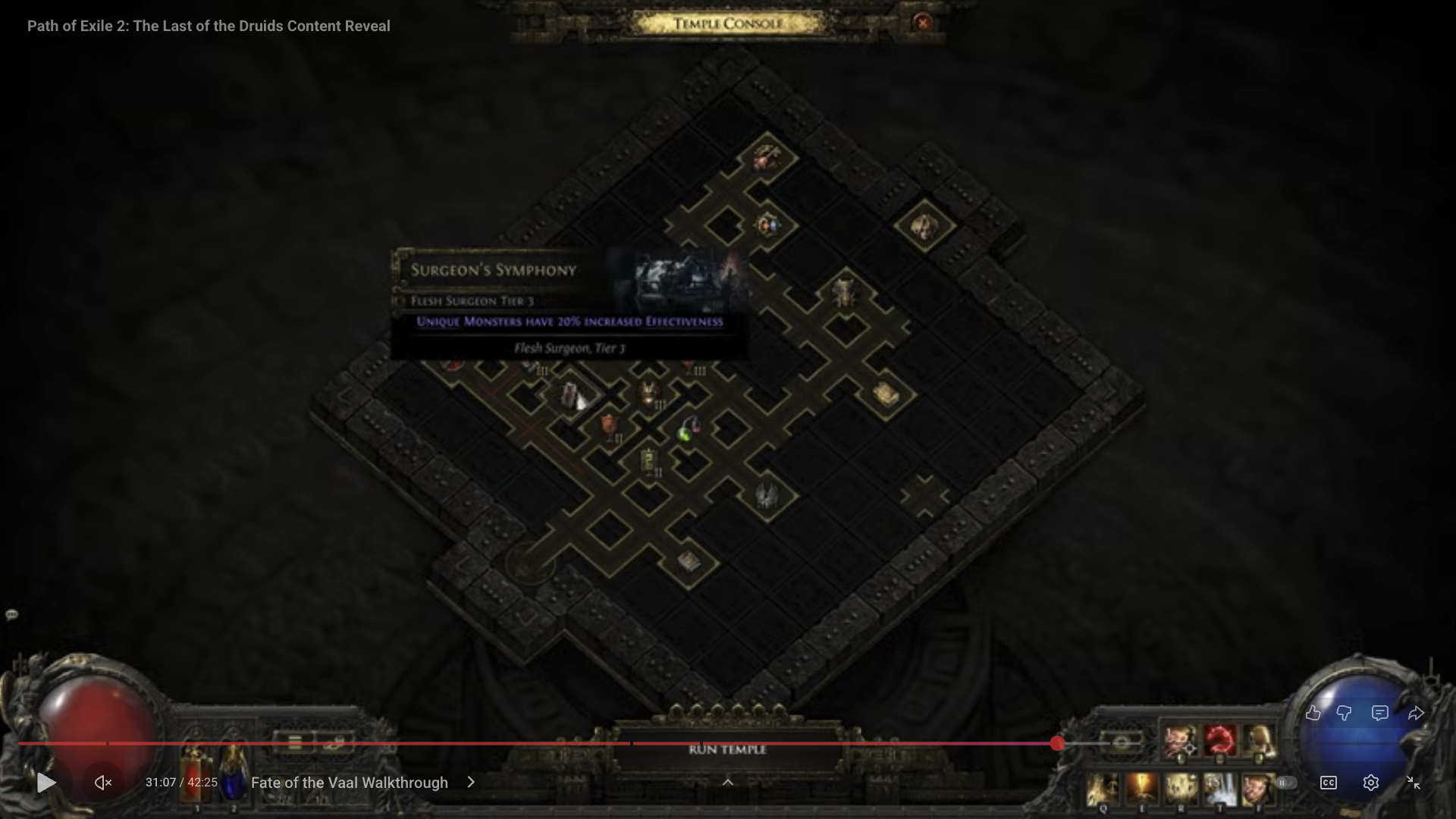Image resolution: width=1456 pixels, height=819 pixels.
Task: Select the golden chest room on right
Action: pos(885,394)
